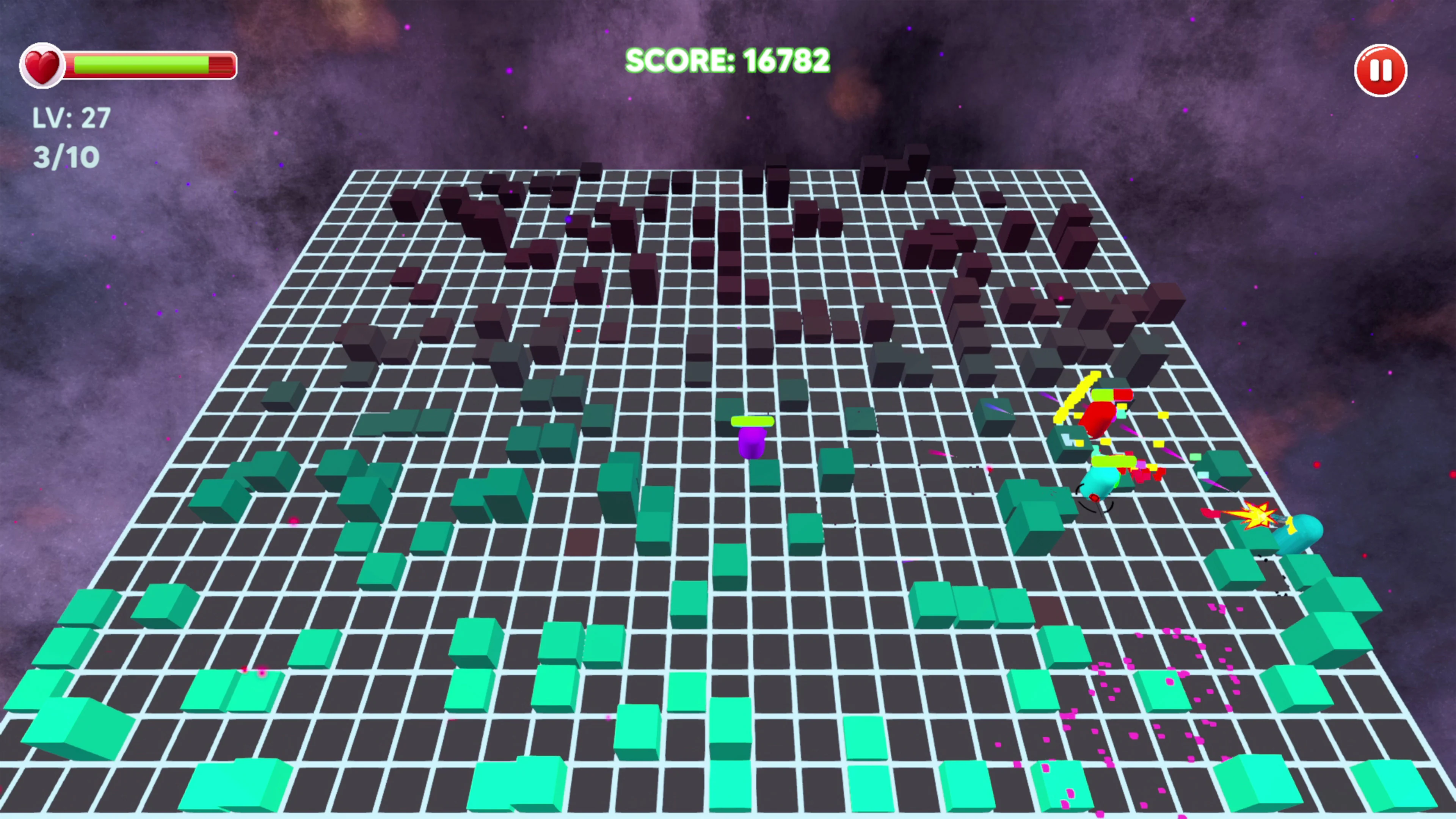
Task: Click the green health bar above the player
Action: (x=753, y=421)
